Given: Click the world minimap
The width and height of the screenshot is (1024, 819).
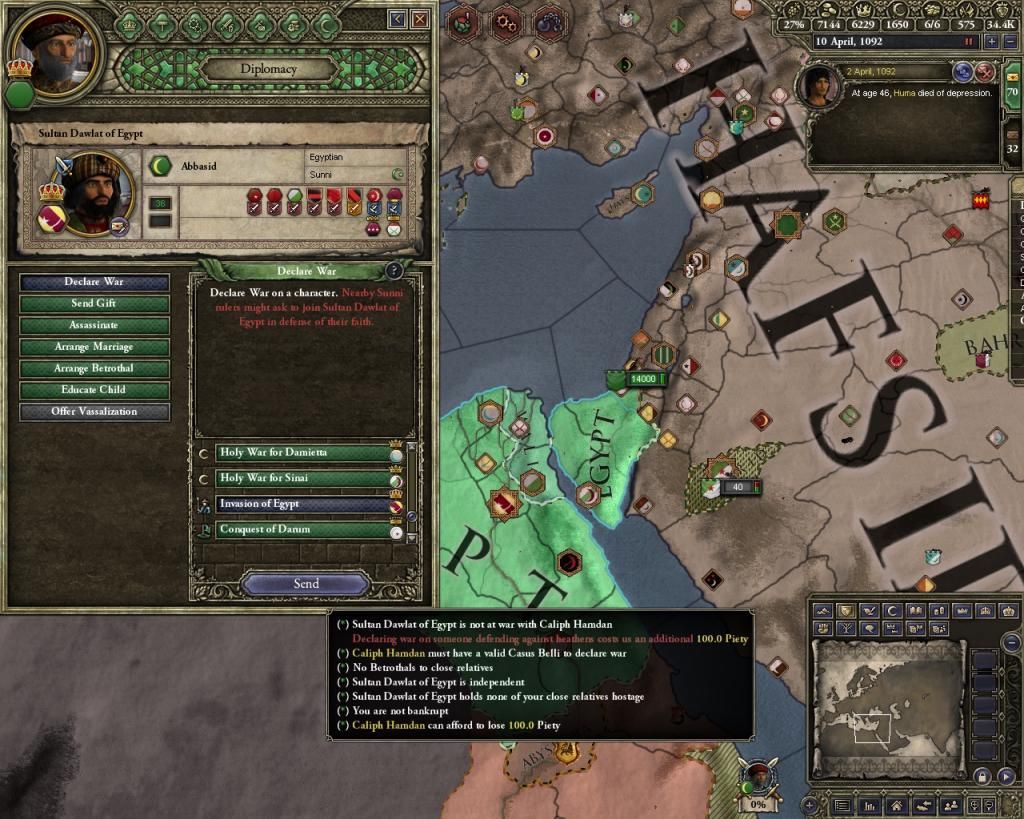Looking at the screenshot, I should 887,706.
